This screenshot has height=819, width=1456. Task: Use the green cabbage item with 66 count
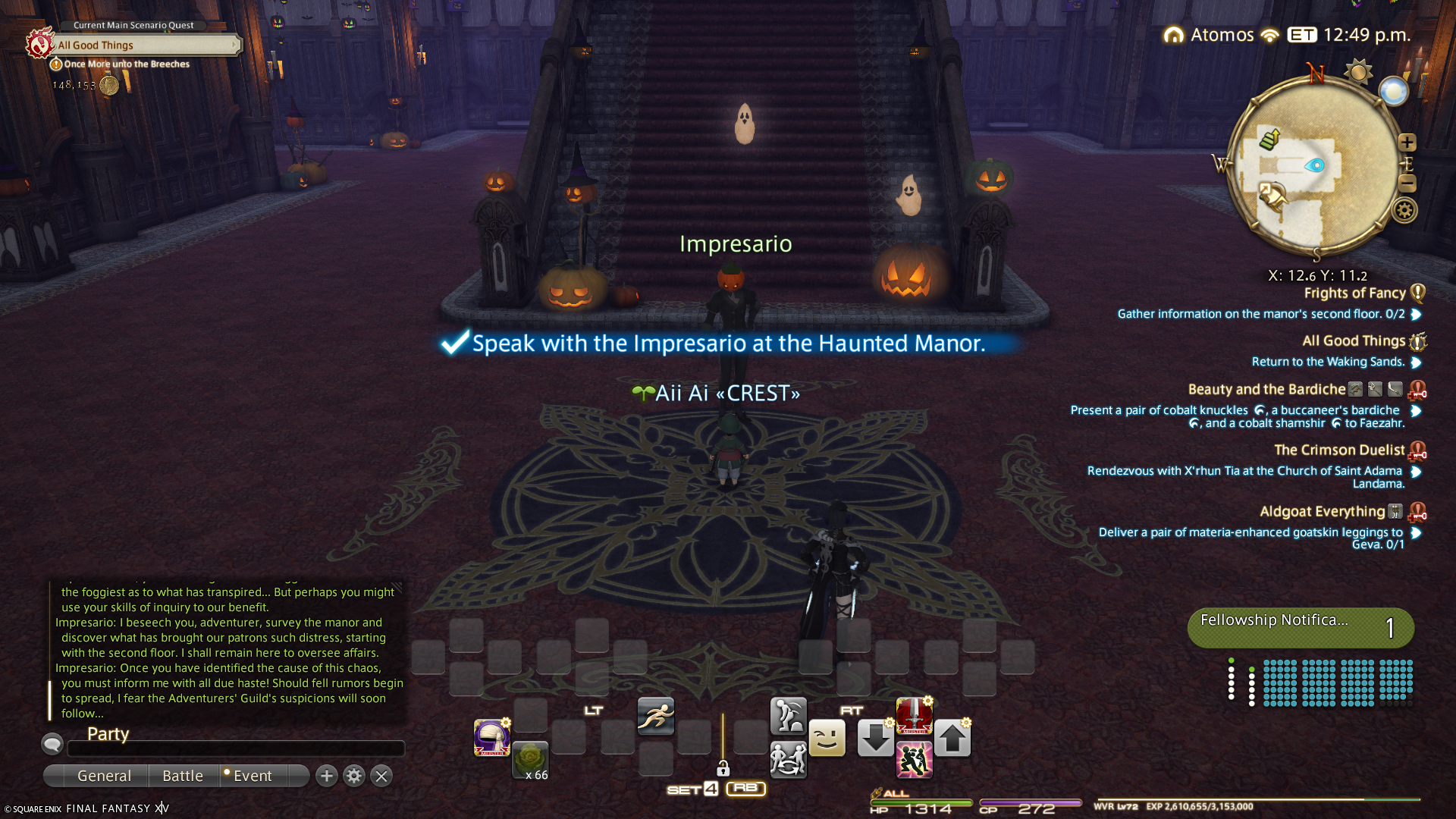click(530, 759)
